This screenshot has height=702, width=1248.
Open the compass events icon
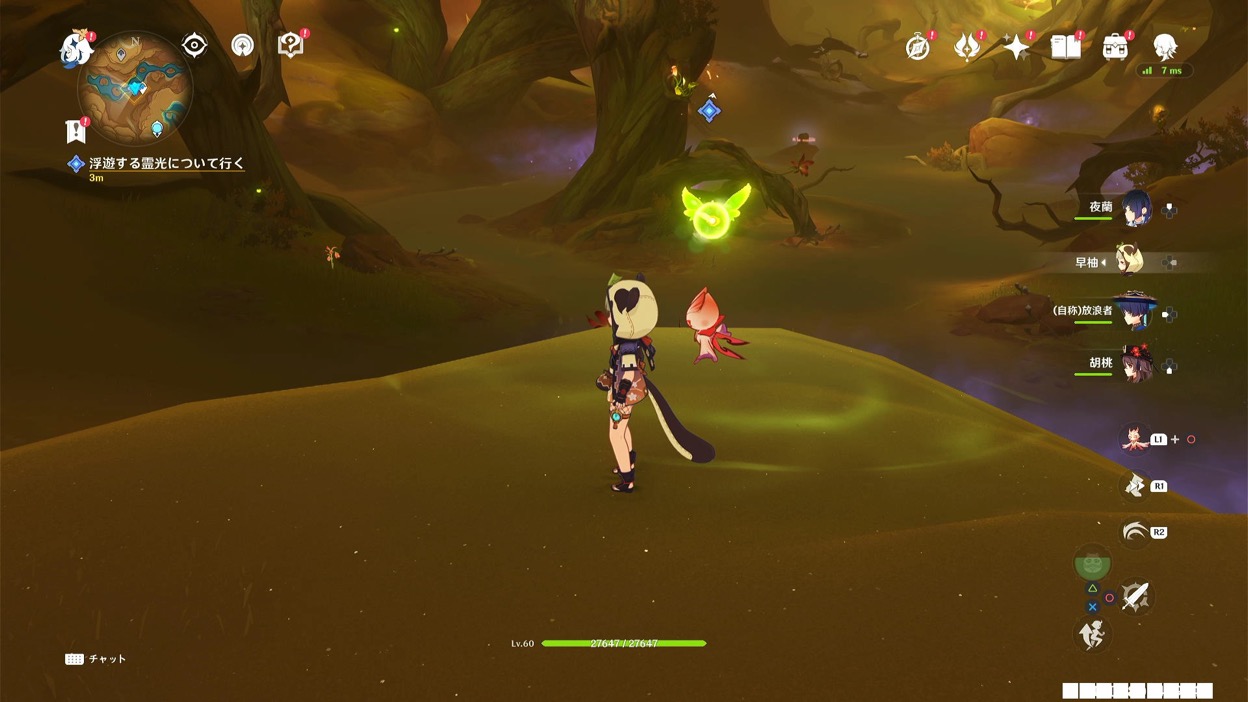pyautogui.click(x=917, y=47)
